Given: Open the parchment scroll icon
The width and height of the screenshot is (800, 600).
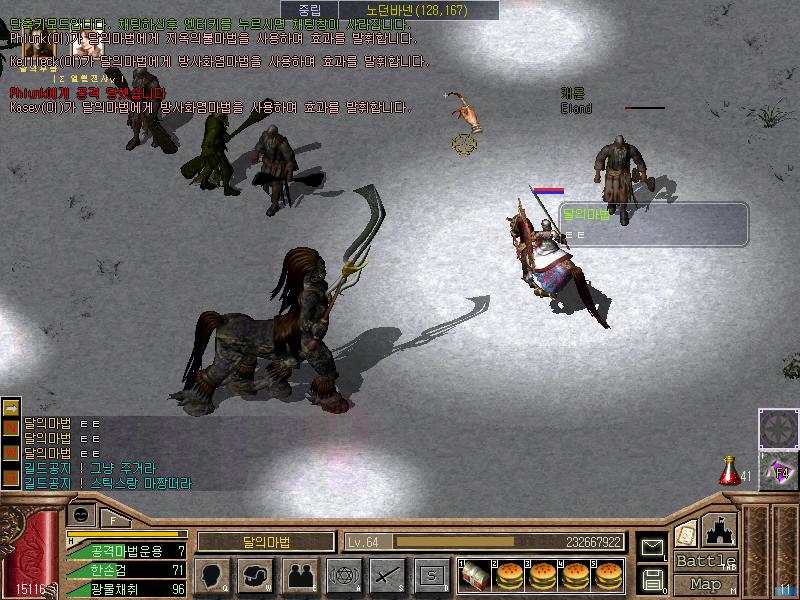Looking at the screenshot, I should (686, 533).
